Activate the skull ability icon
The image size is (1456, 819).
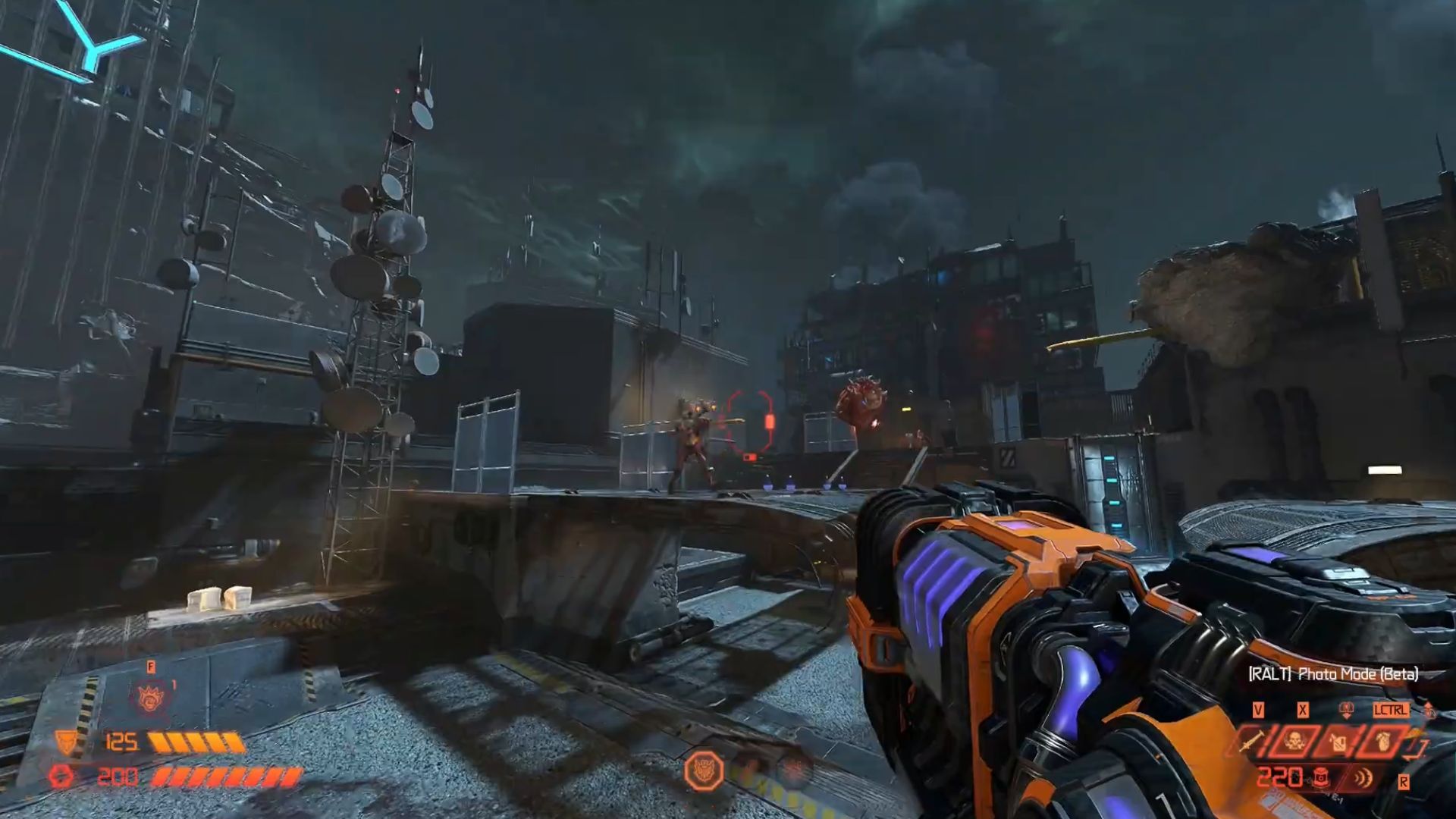pyautogui.click(x=1295, y=741)
